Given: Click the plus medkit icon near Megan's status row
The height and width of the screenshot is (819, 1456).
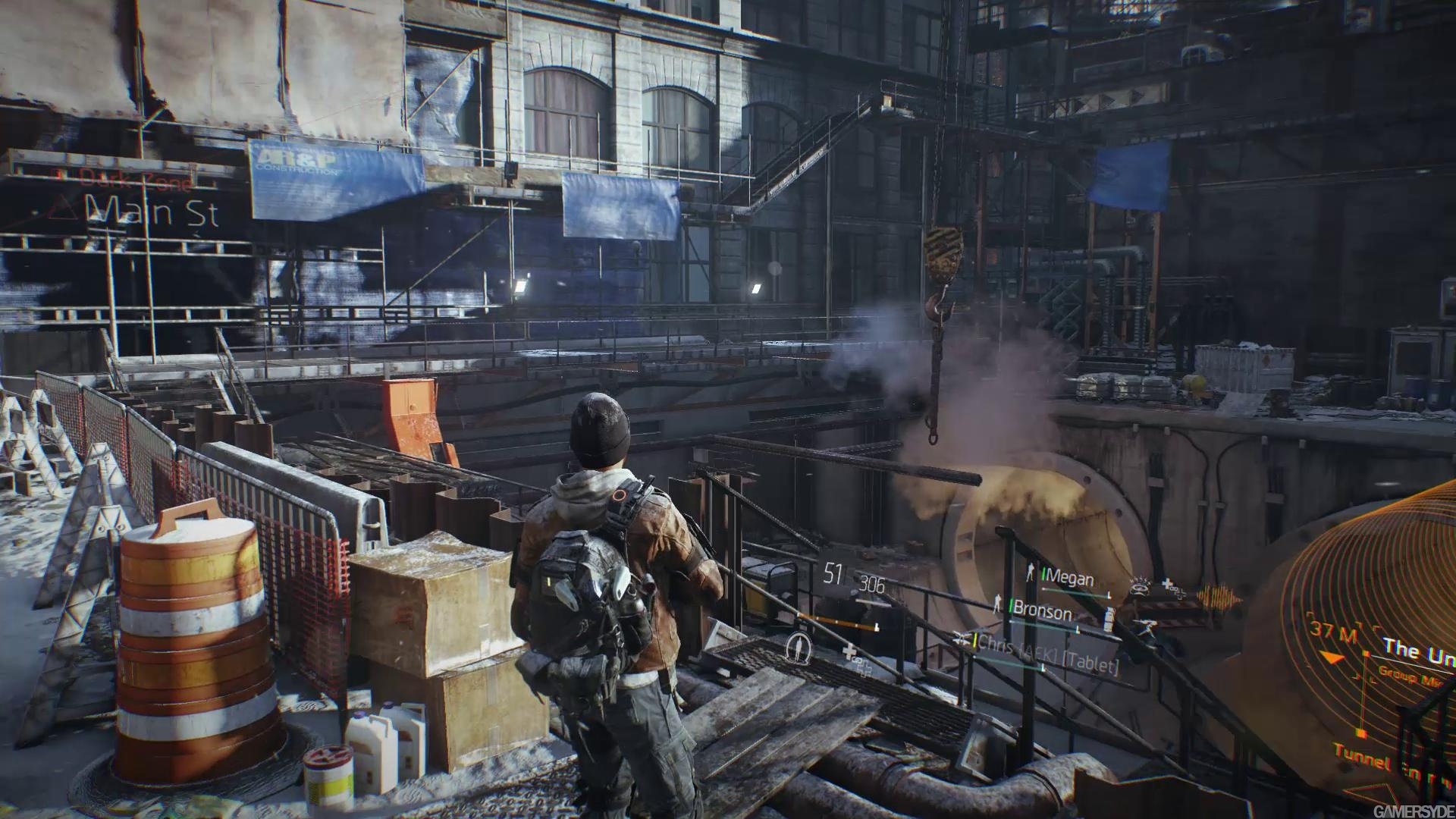Looking at the screenshot, I should tap(1167, 584).
